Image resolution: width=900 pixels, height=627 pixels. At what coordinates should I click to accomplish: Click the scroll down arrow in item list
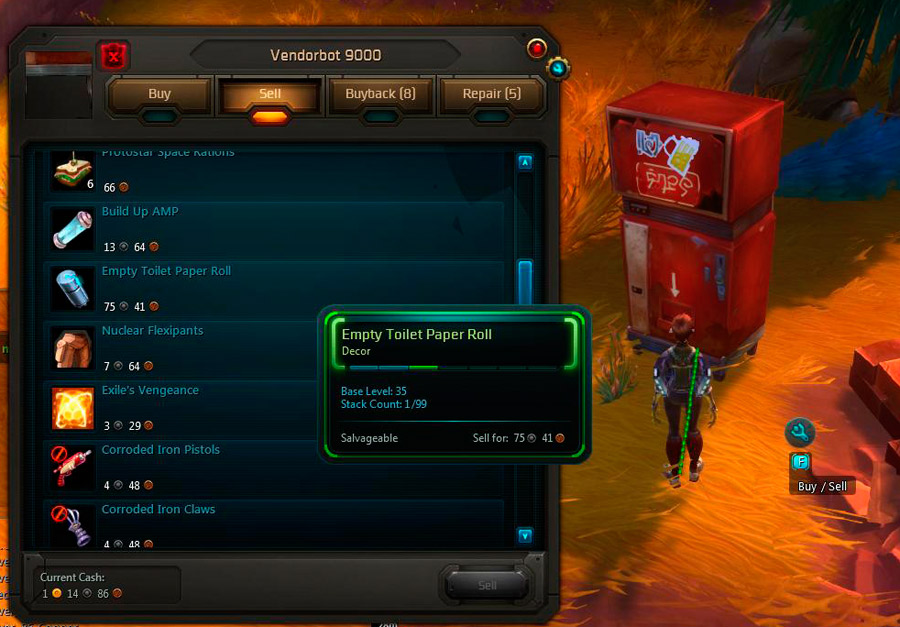[x=525, y=535]
